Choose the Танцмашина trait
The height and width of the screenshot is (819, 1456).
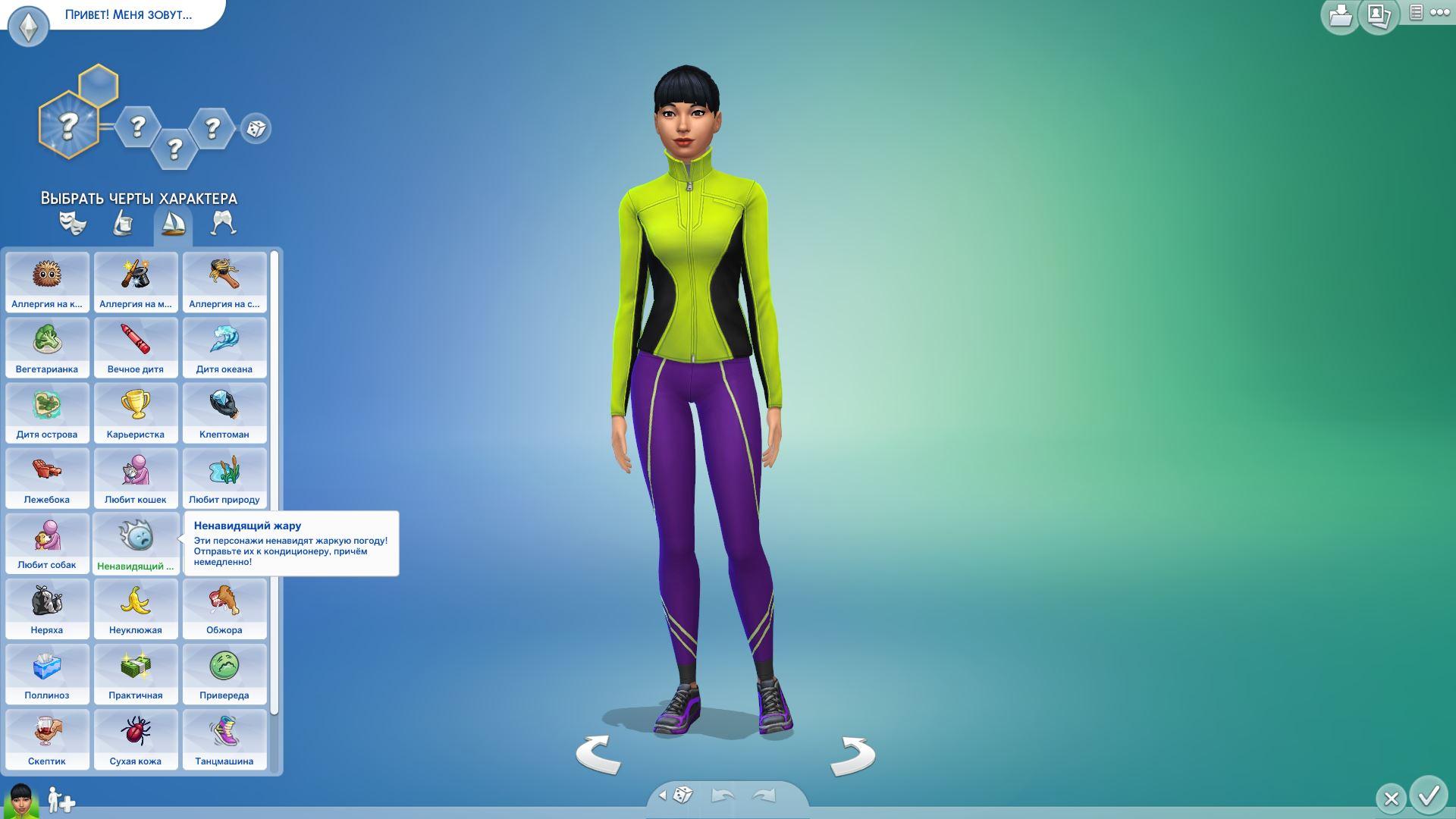(224, 739)
